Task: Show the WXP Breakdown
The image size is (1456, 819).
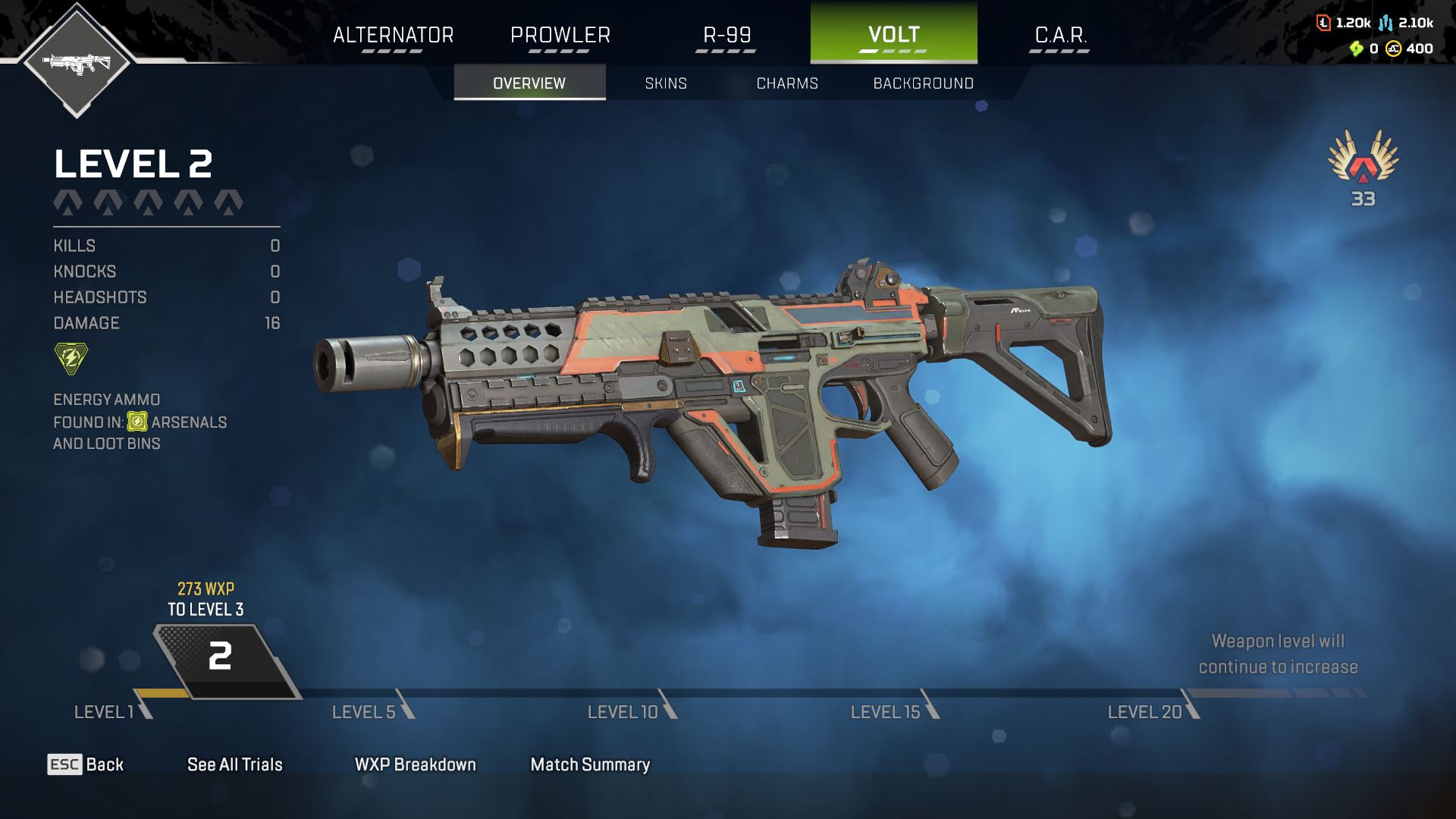Action: coord(415,764)
